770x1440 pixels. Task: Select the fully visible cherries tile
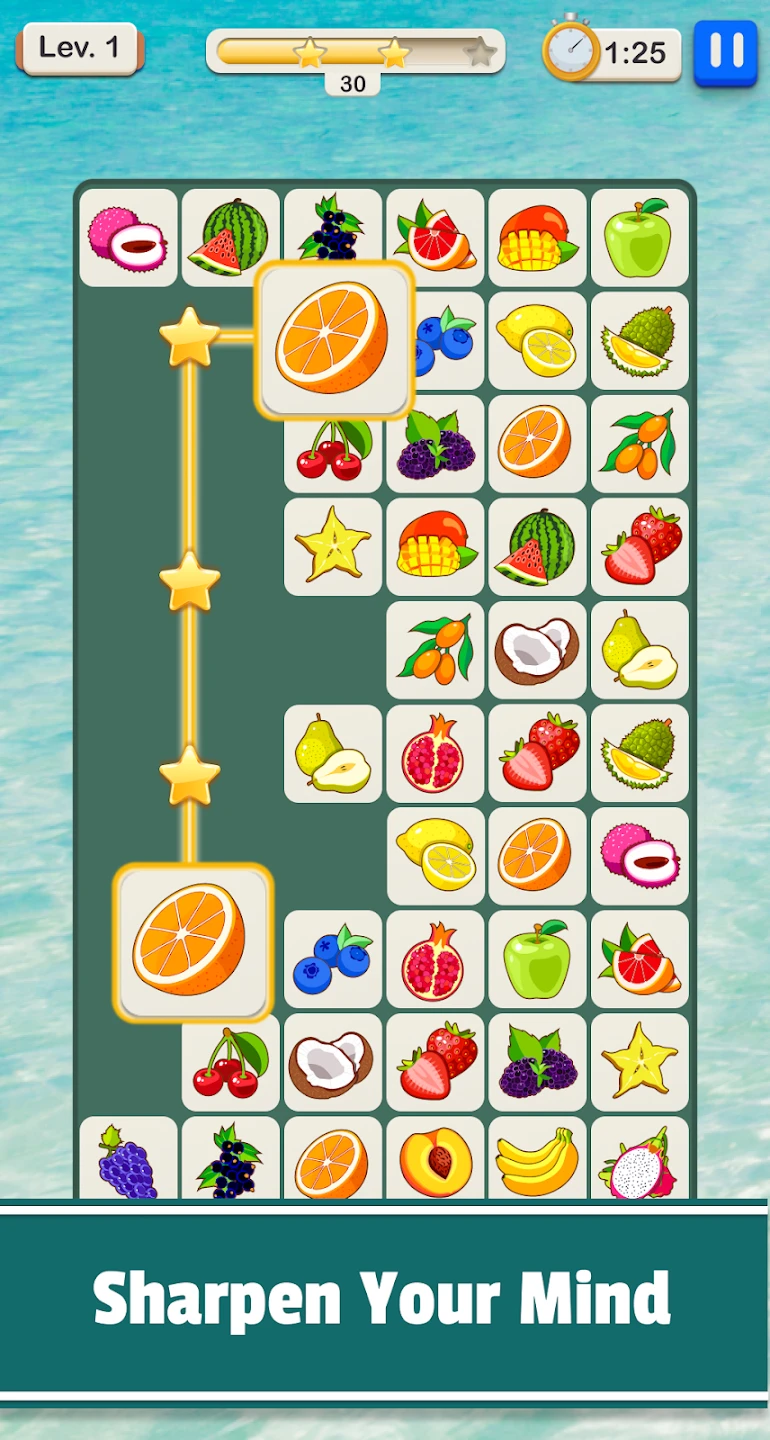231,1062
